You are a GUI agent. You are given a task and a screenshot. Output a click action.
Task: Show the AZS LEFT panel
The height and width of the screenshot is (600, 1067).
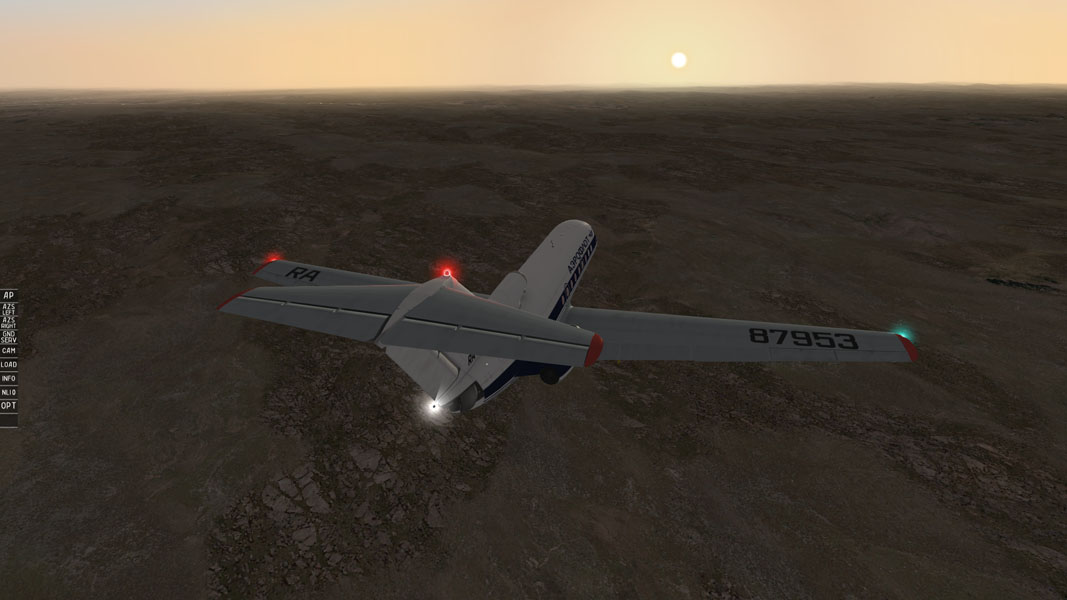[8, 309]
